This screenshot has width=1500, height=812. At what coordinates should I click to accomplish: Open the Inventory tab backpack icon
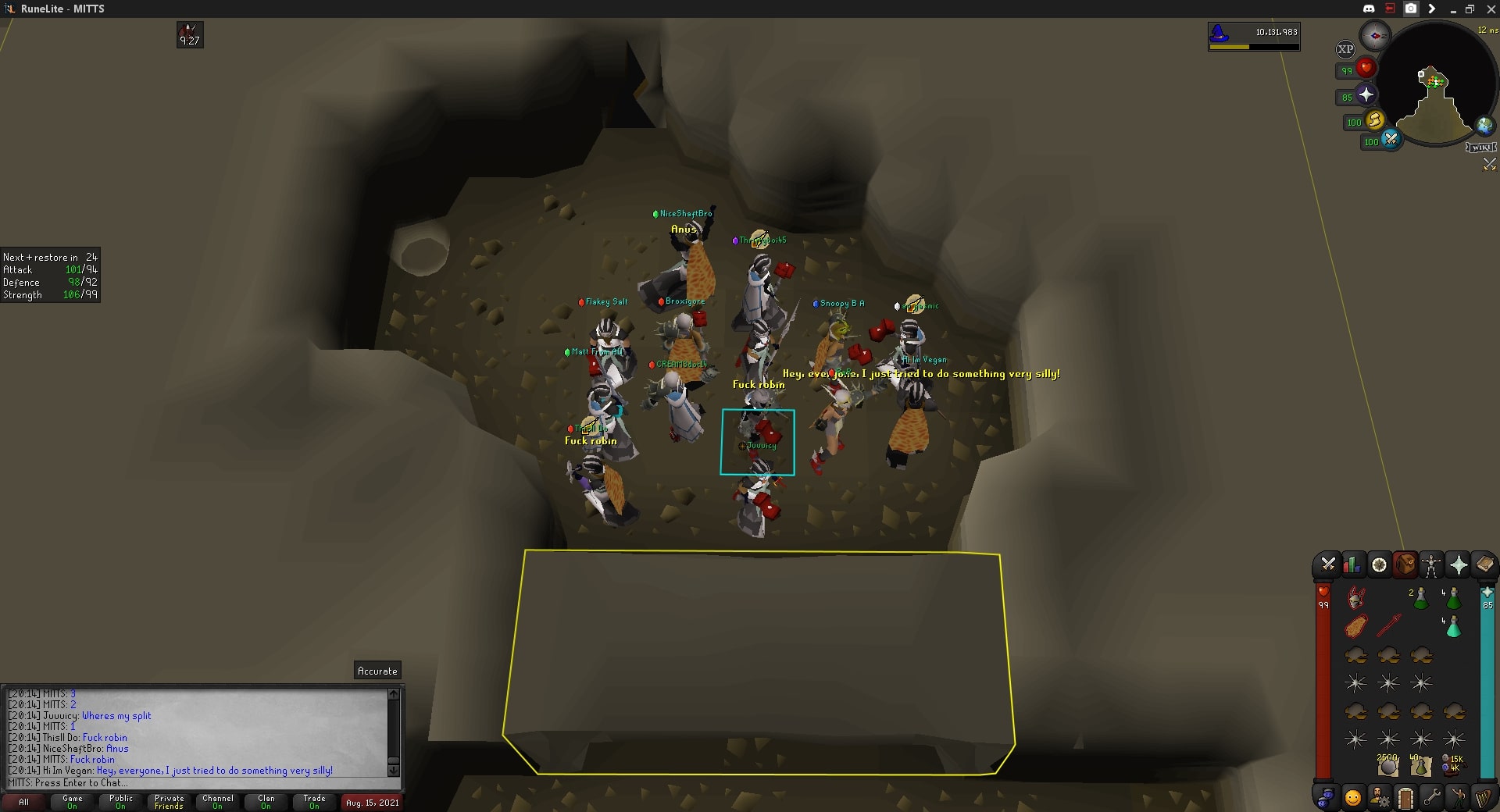[1405, 564]
